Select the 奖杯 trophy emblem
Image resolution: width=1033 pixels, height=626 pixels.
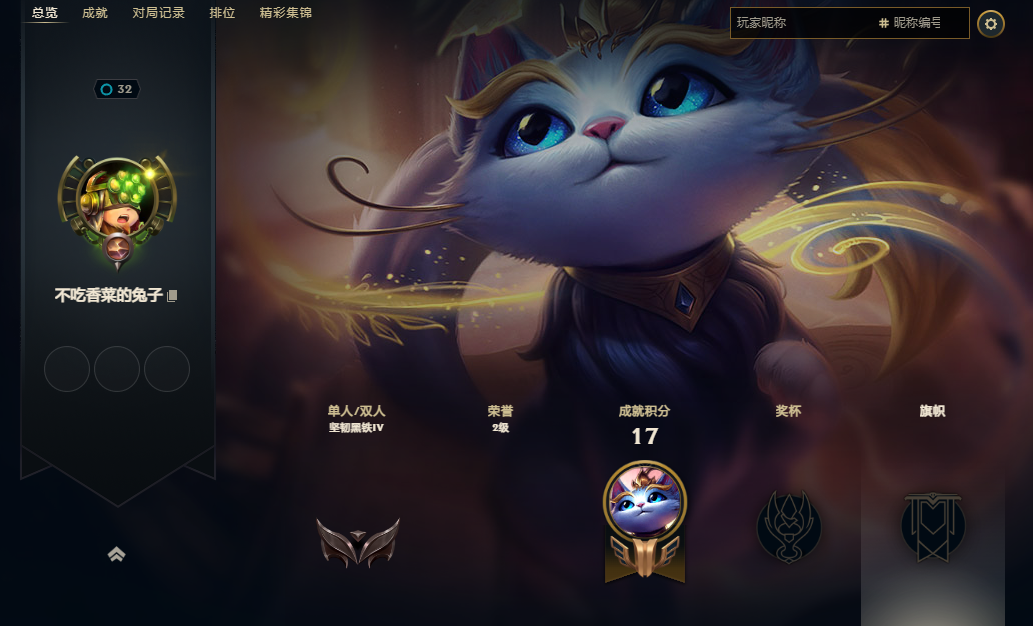(x=789, y=525)
